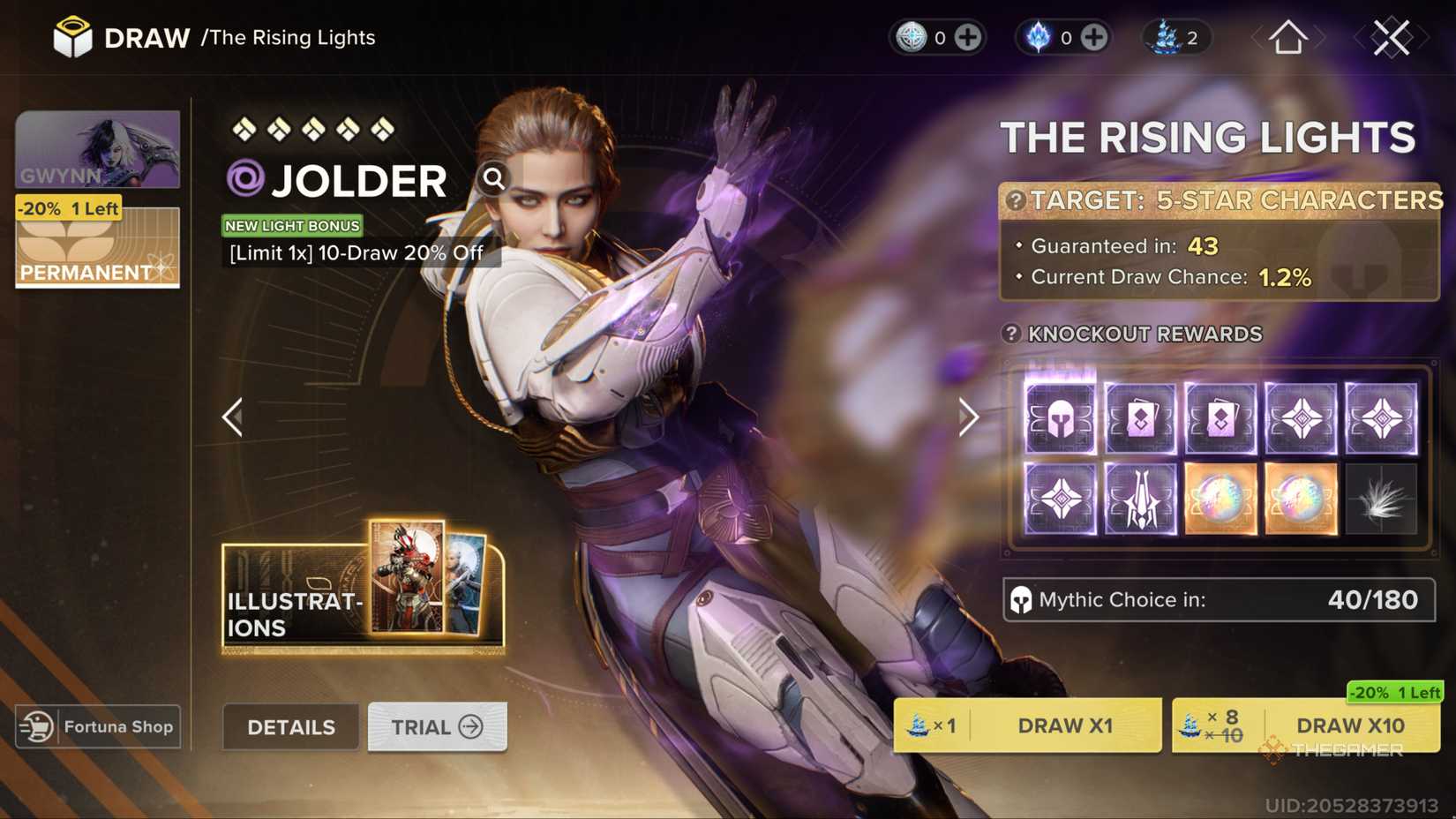
Task: Open the magnifier next to JOLDER's name
Action: pos(492,179)
